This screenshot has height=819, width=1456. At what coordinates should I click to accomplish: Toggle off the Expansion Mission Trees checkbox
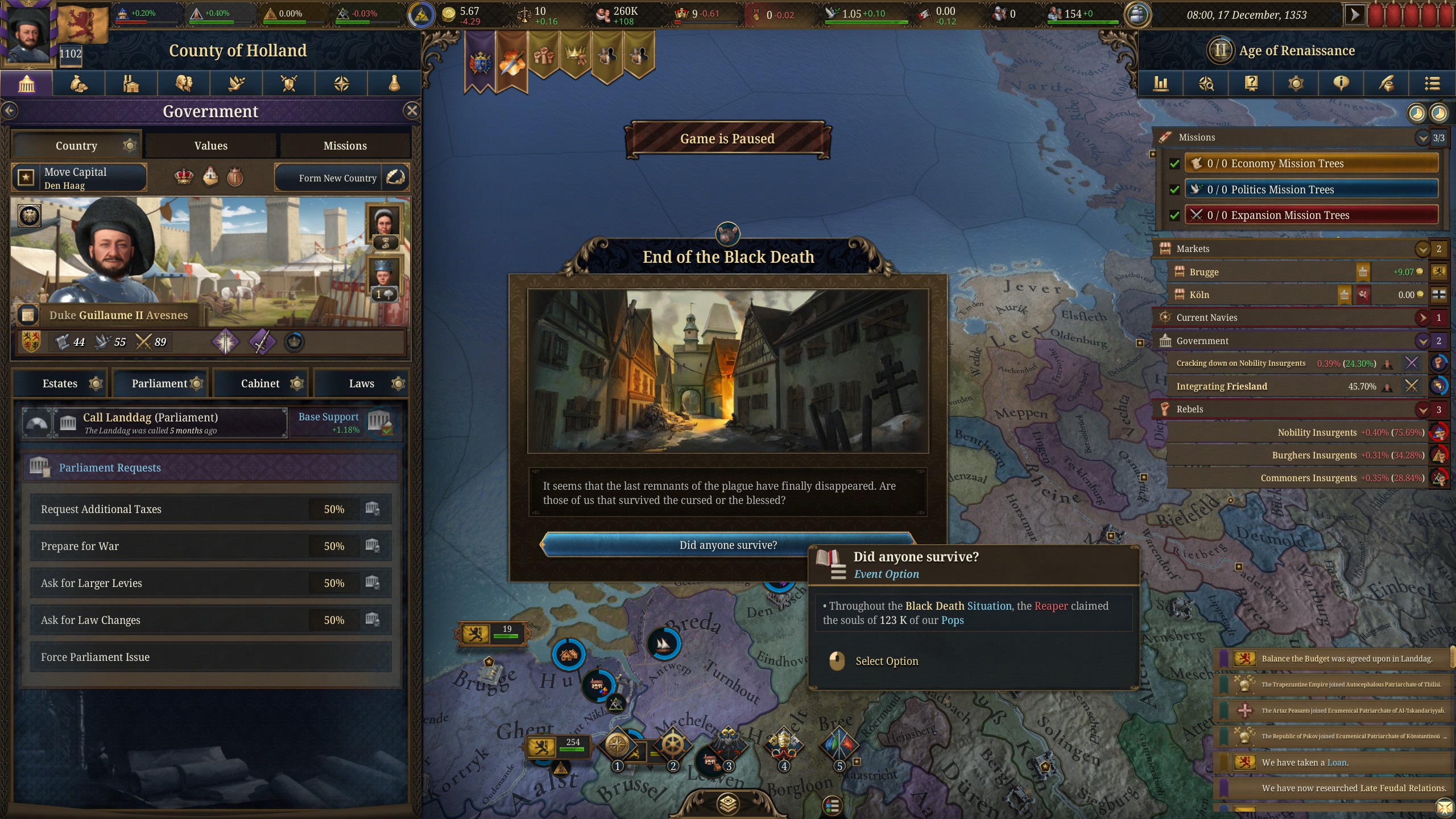tap(1175, 216)
